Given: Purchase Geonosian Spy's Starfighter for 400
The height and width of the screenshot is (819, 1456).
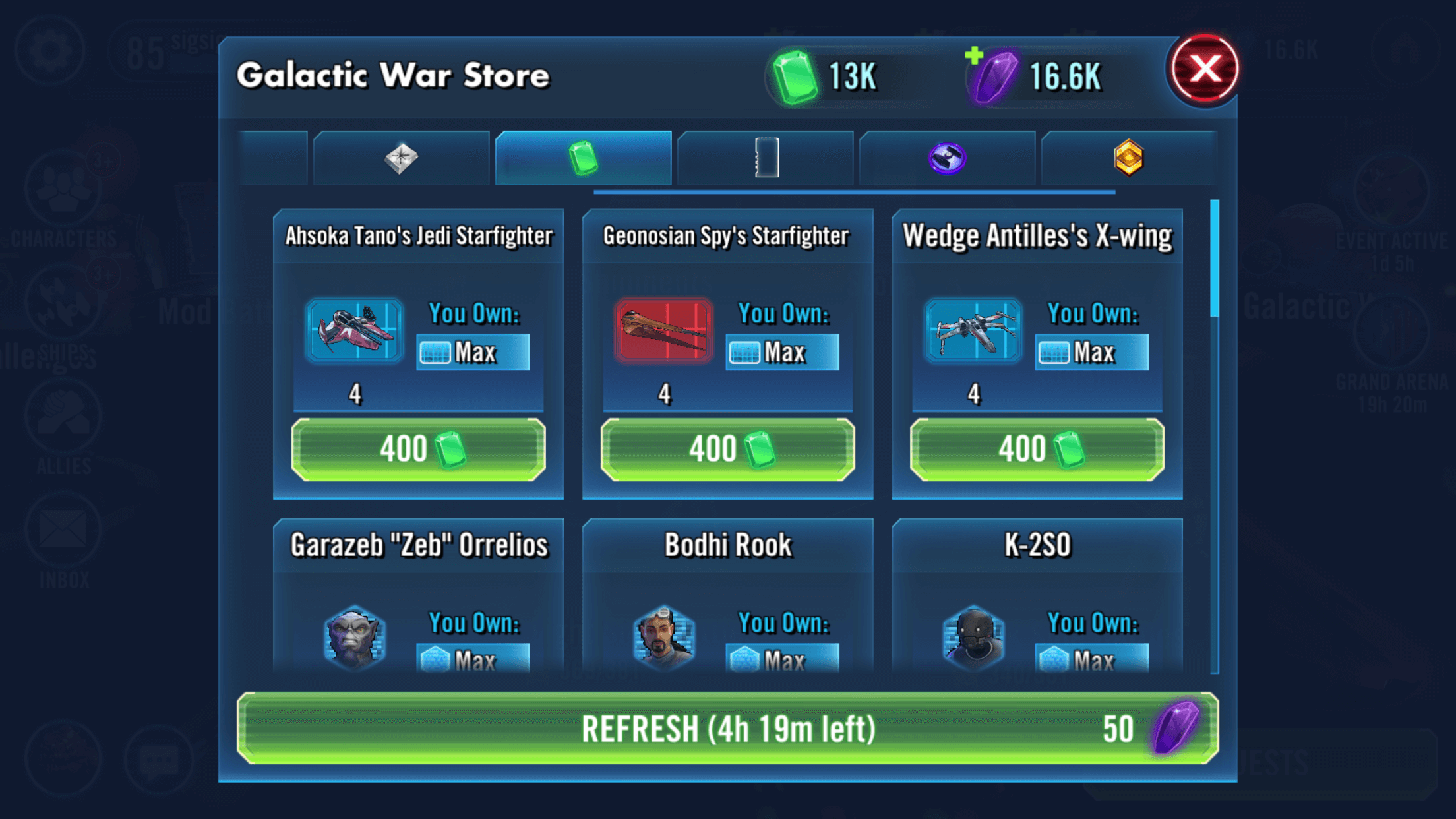Looking at the screenshot, I should point(727,450).
